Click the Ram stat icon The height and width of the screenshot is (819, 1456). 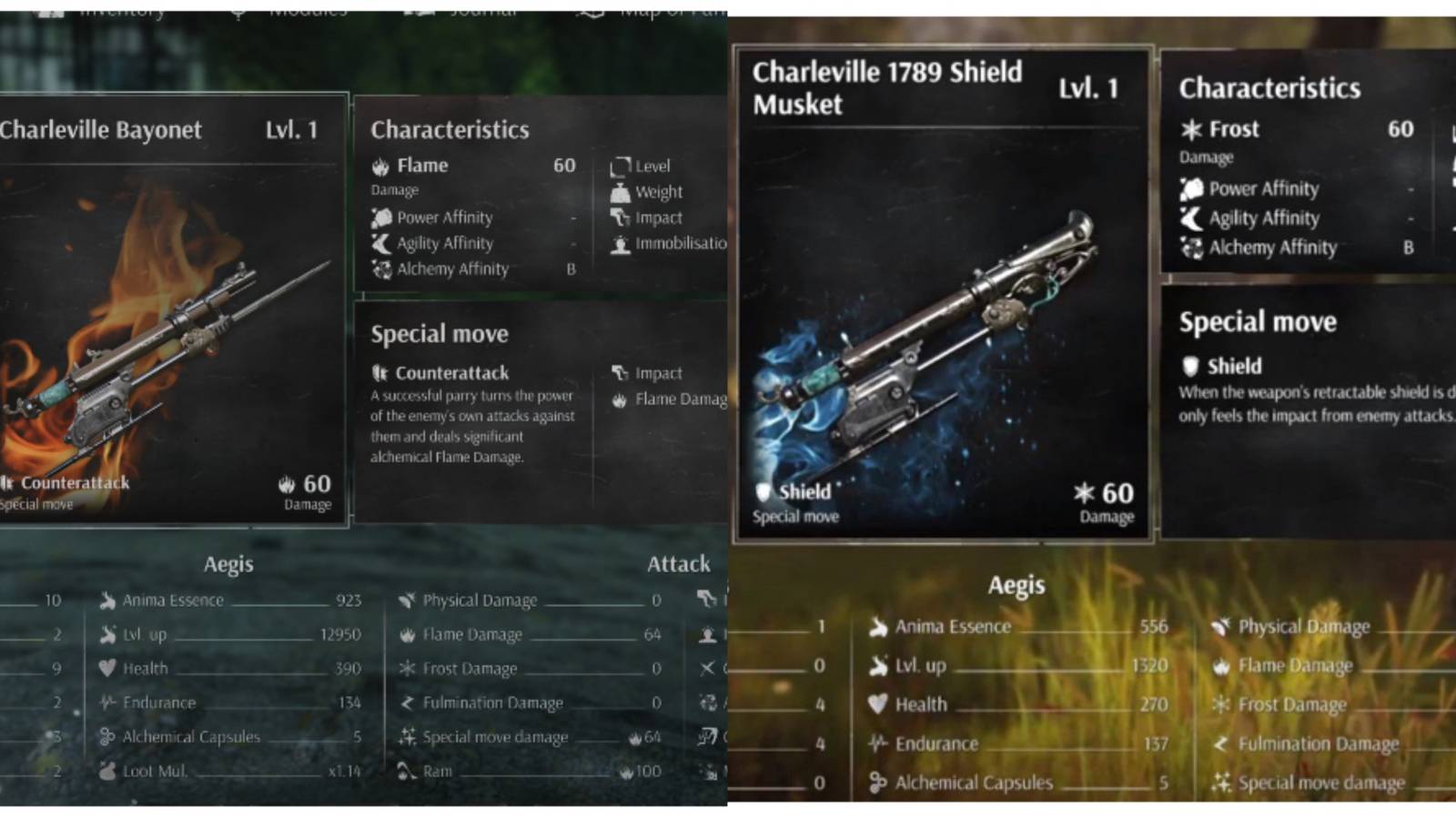[404, 771]
